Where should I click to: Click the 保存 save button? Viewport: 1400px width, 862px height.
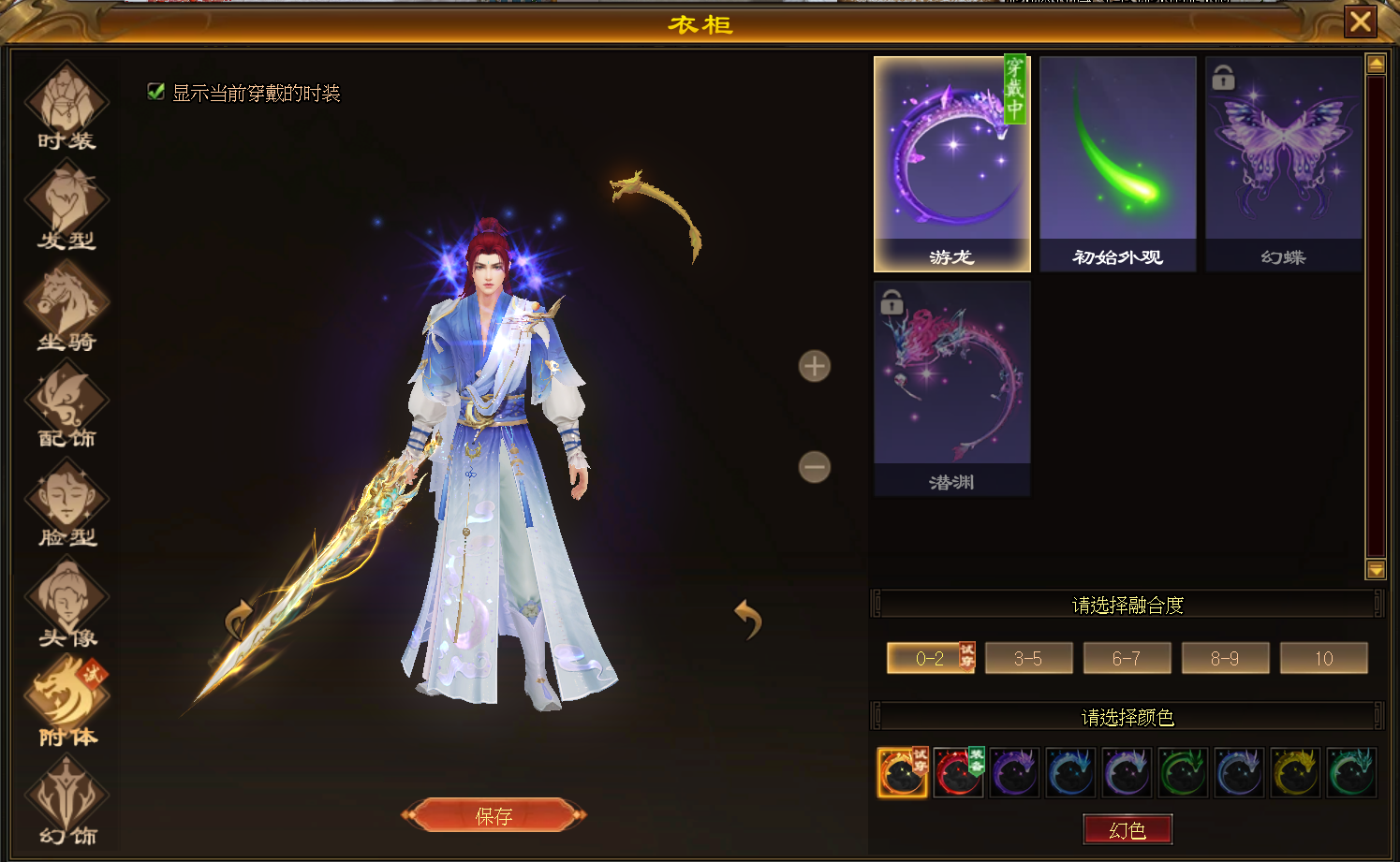coord(494,815)
